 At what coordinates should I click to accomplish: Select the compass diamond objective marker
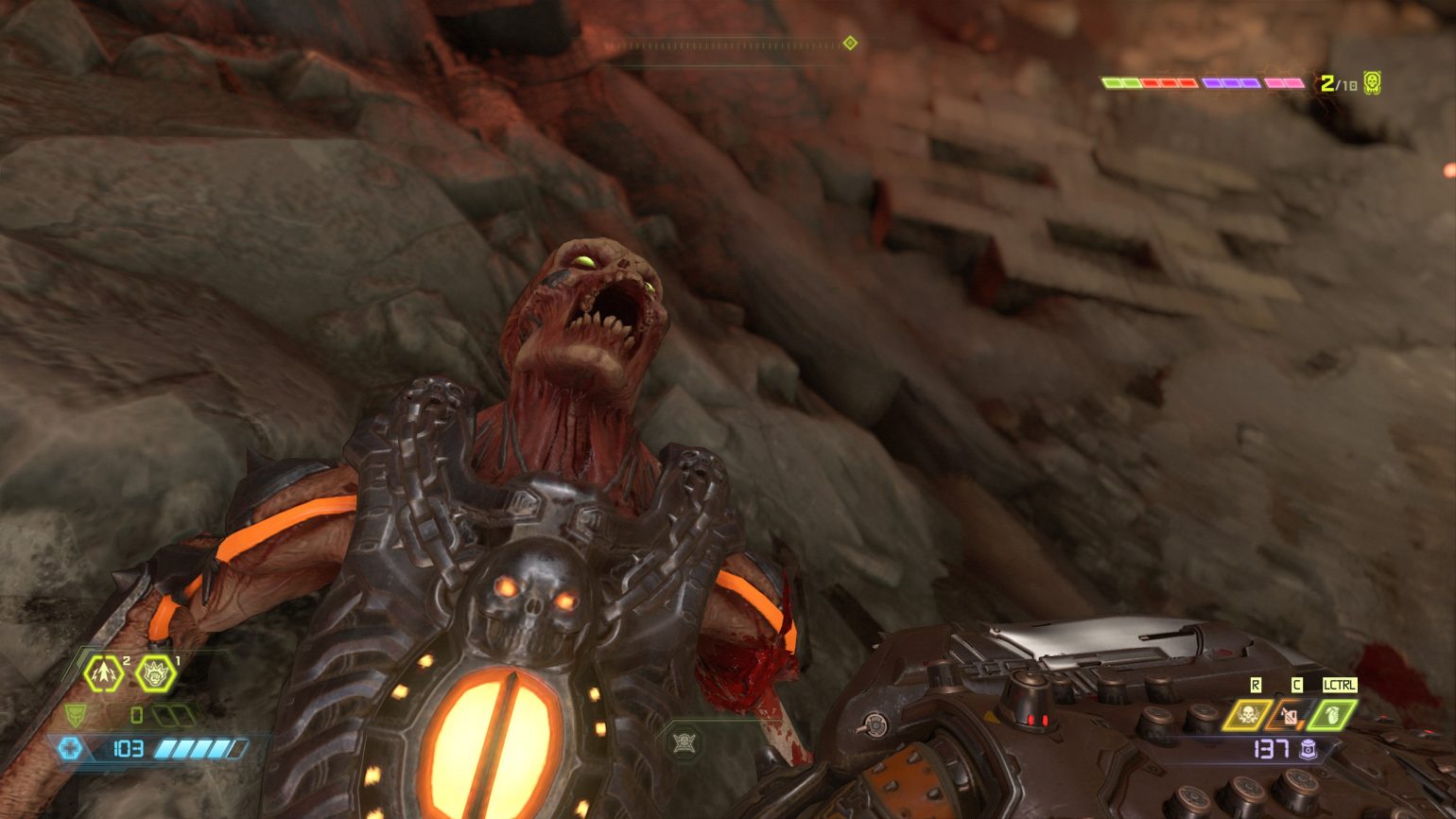850,43
